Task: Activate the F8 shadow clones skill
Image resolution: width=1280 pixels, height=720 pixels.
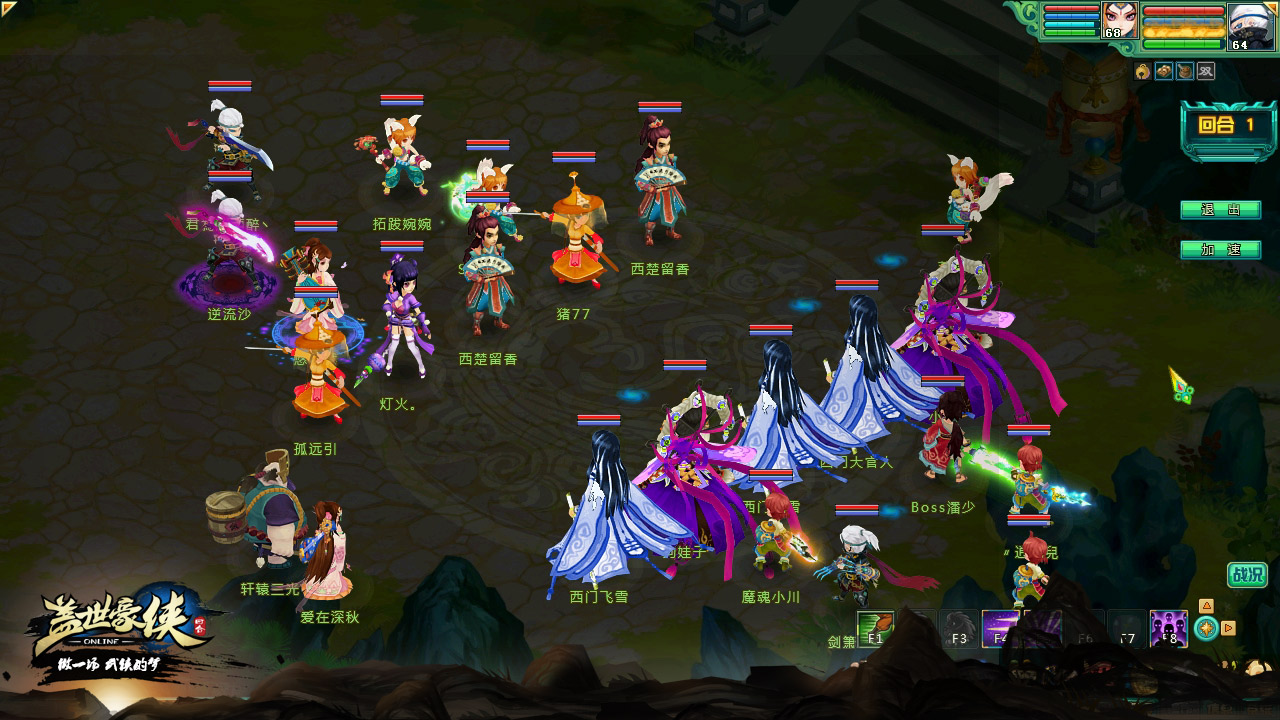Action: [1168, 628]
